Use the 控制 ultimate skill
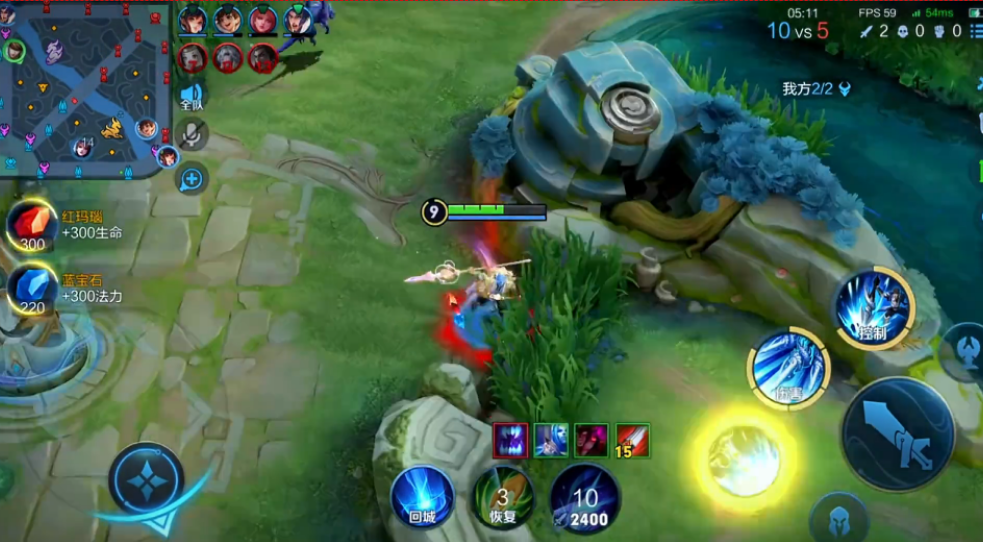The width and height of the screenshot is (983, 542). pos(875,307)
